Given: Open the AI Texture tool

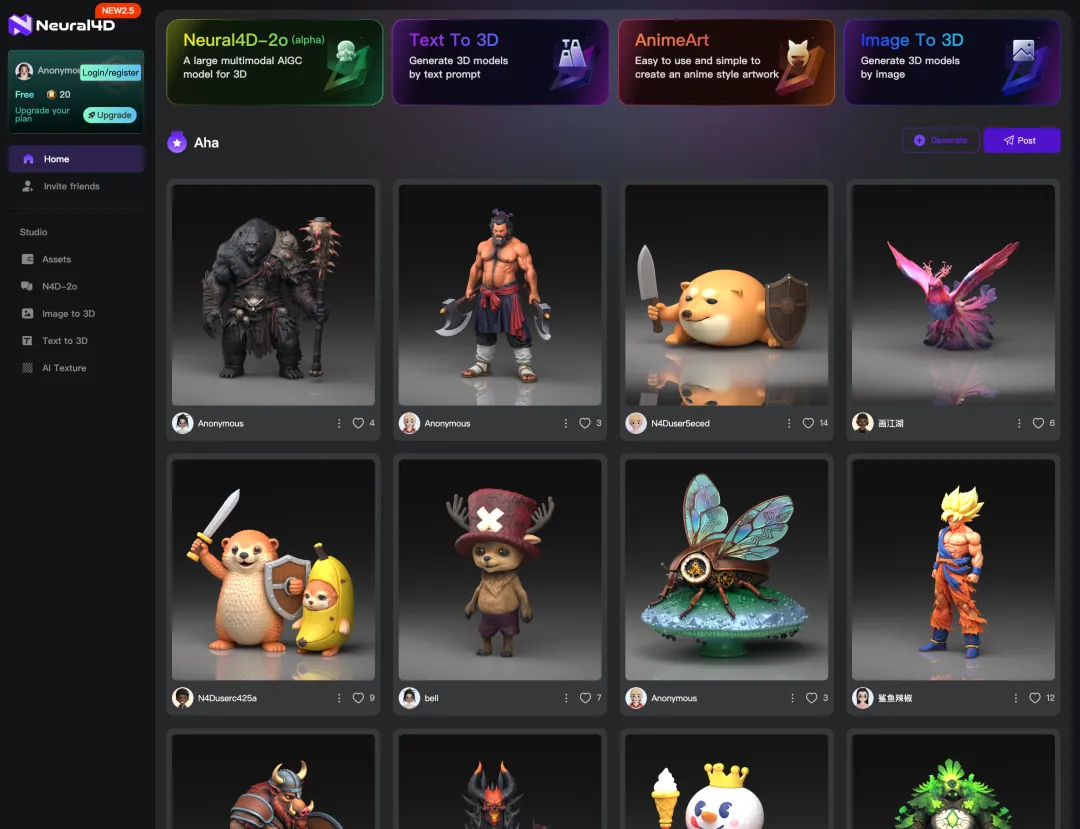Looking at the screenshot, I should coord(64,368).
